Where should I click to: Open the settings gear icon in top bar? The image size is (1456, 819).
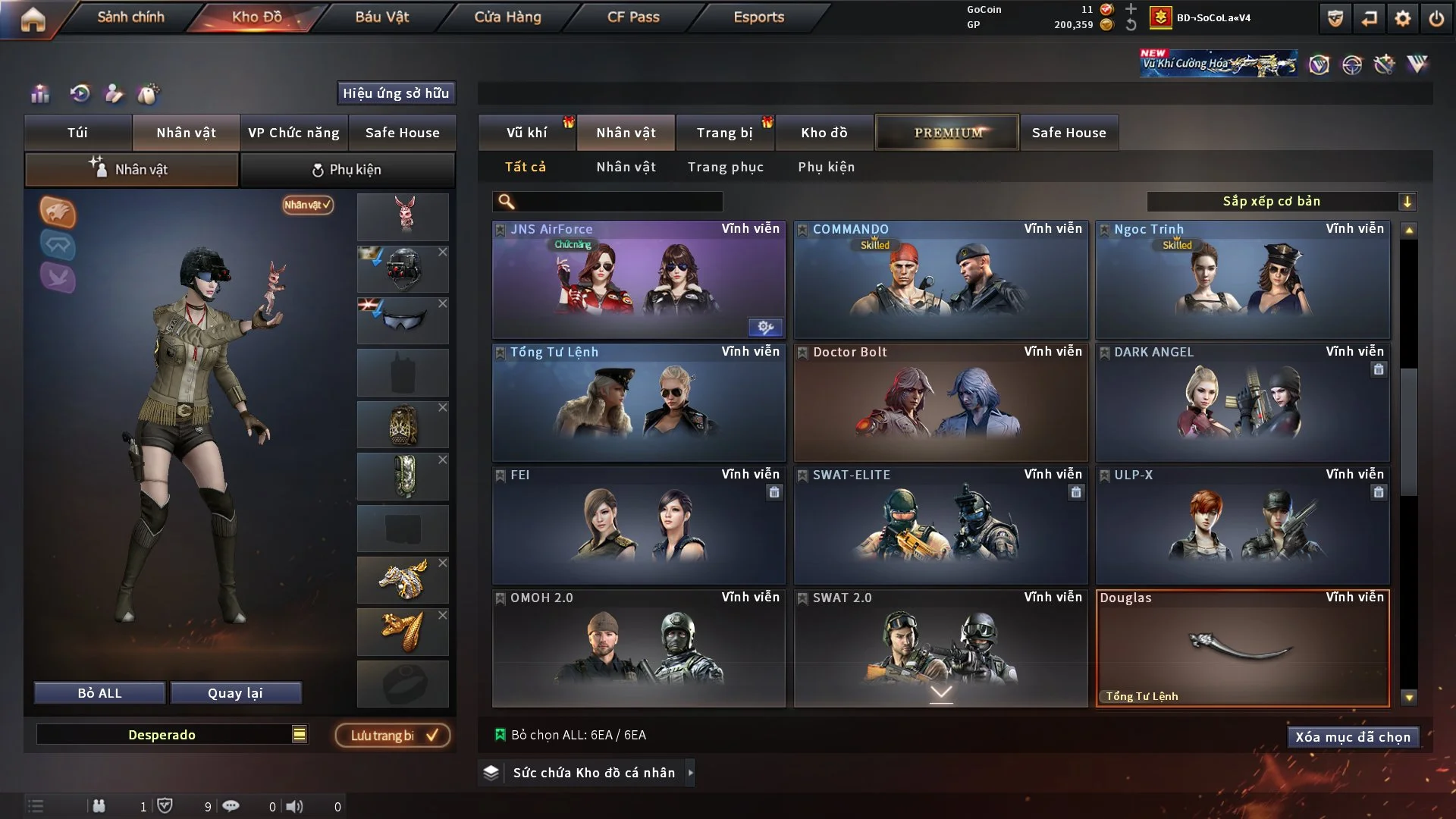(1402, 19)
